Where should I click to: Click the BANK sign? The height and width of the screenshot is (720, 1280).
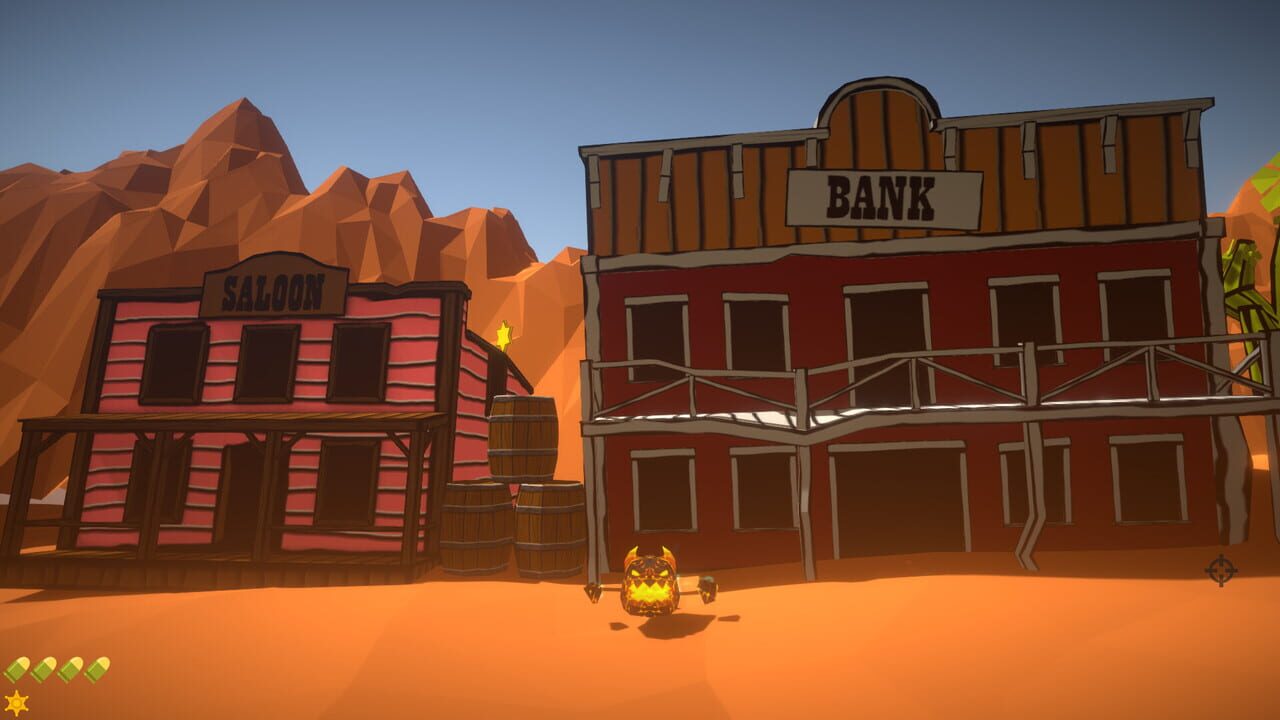883,197
